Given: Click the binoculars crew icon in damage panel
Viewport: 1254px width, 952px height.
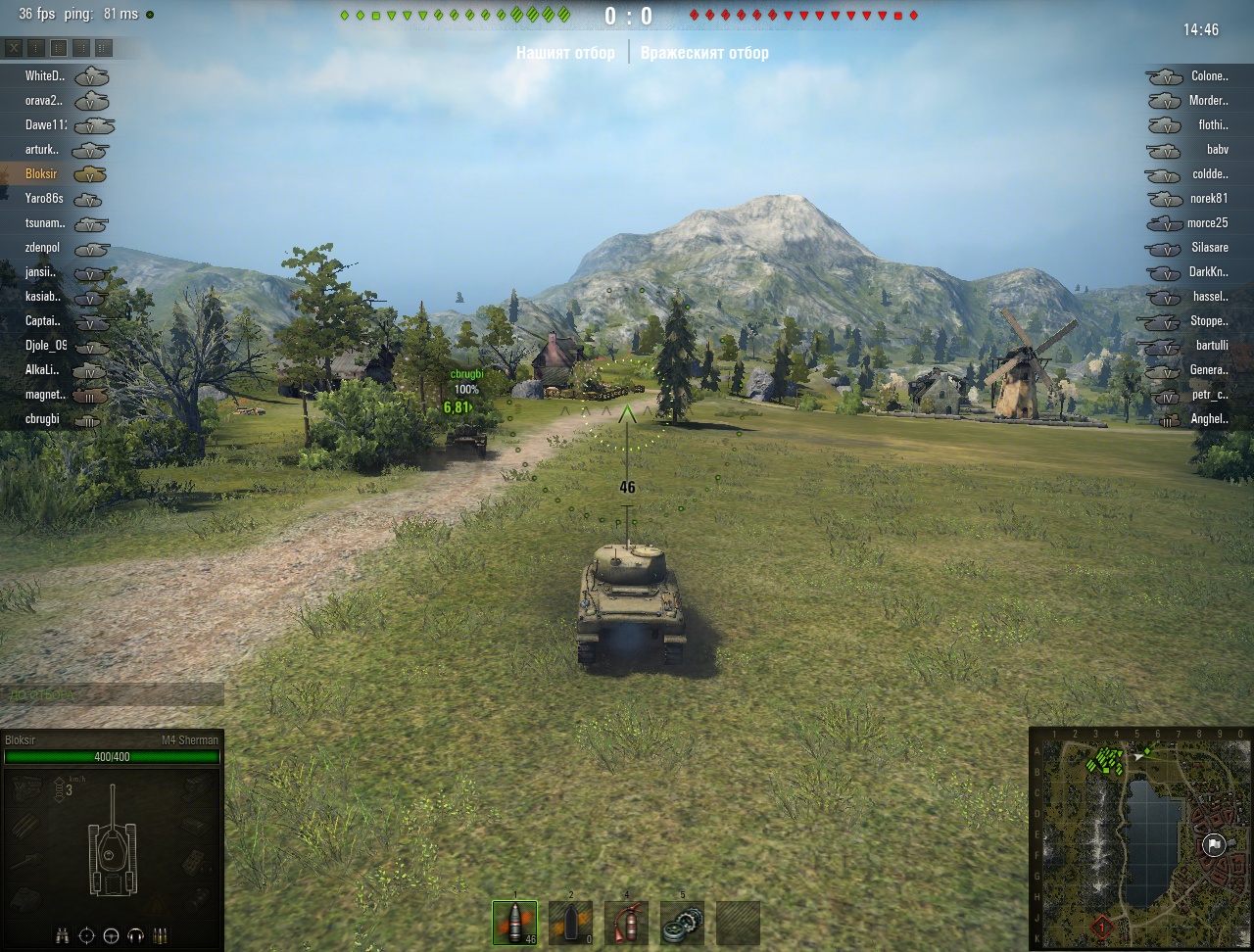Looking at the screenshot, I should click(x=63, y=935).
